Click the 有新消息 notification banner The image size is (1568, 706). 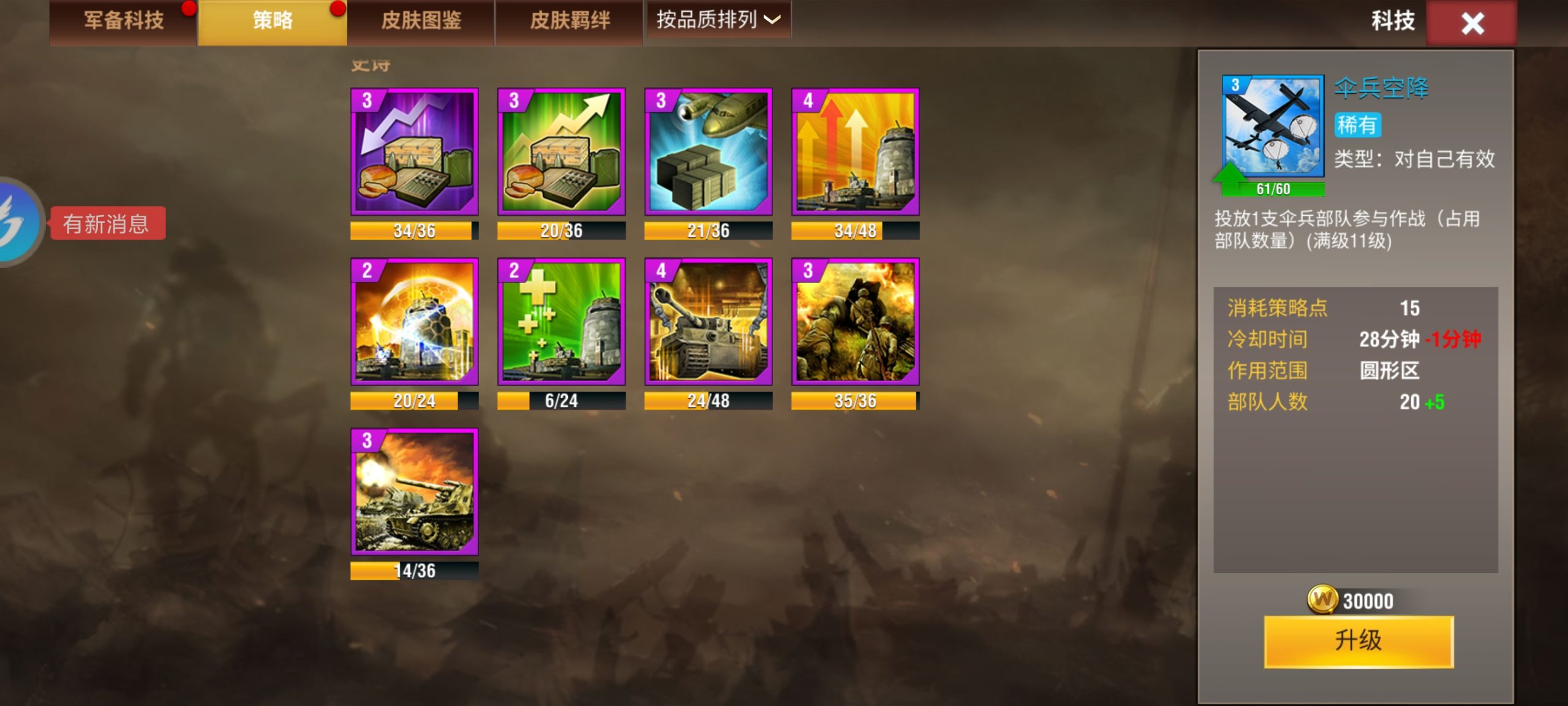click(109, 222)
